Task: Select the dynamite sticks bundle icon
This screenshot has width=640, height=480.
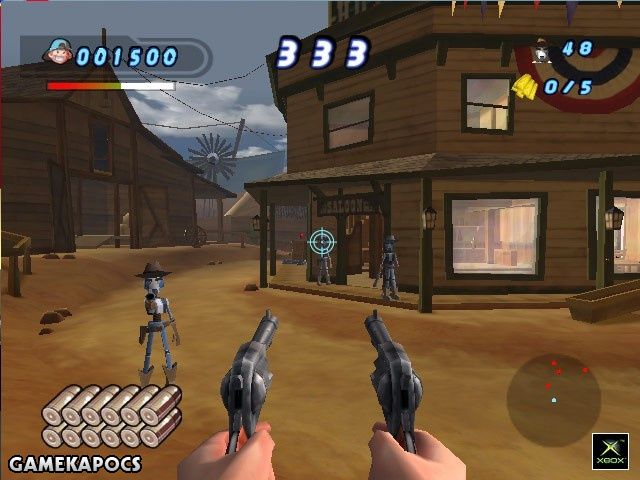Action: pos(111,416)
